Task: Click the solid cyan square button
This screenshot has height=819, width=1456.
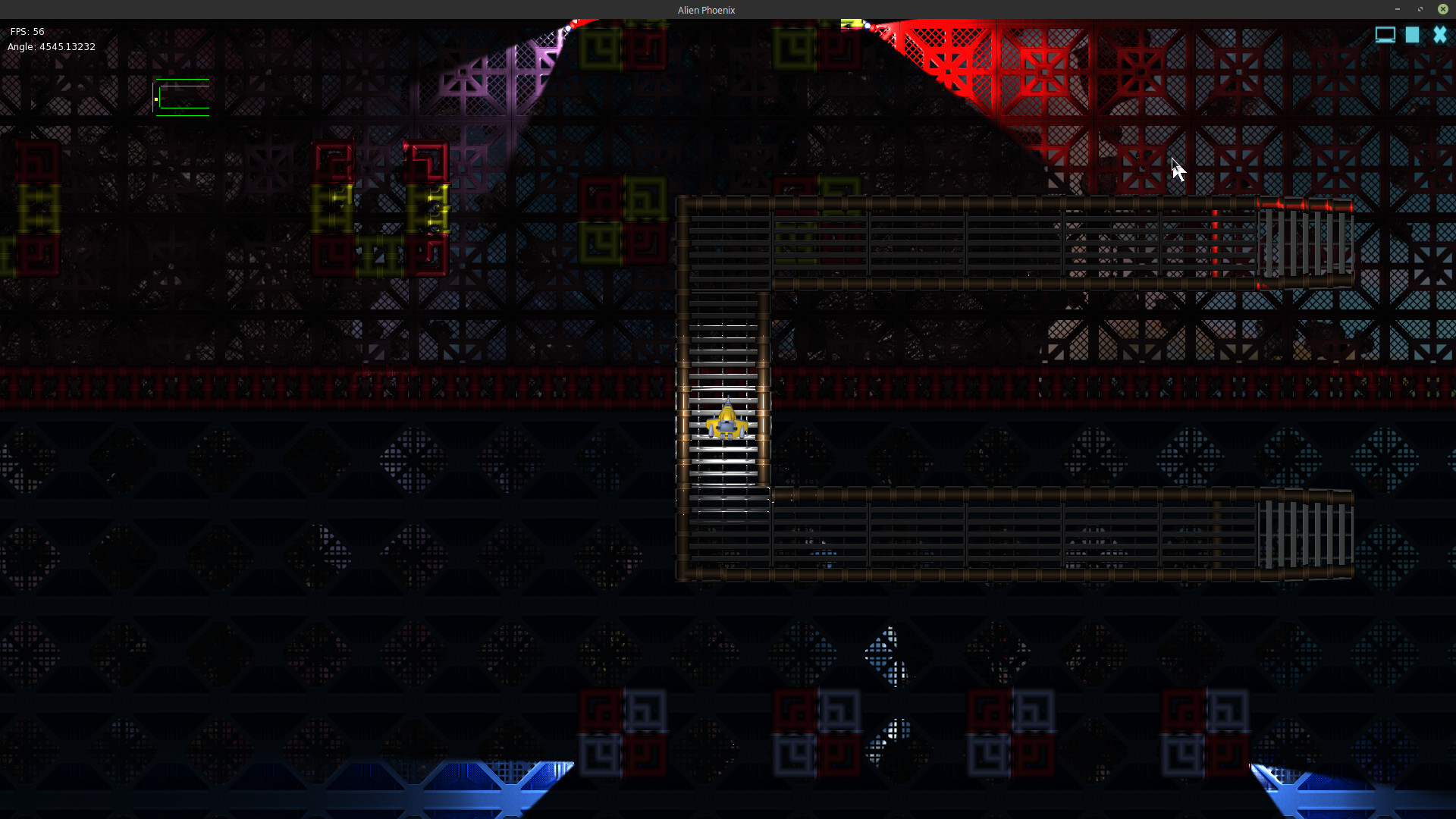Action: [x=1412, y=35]
